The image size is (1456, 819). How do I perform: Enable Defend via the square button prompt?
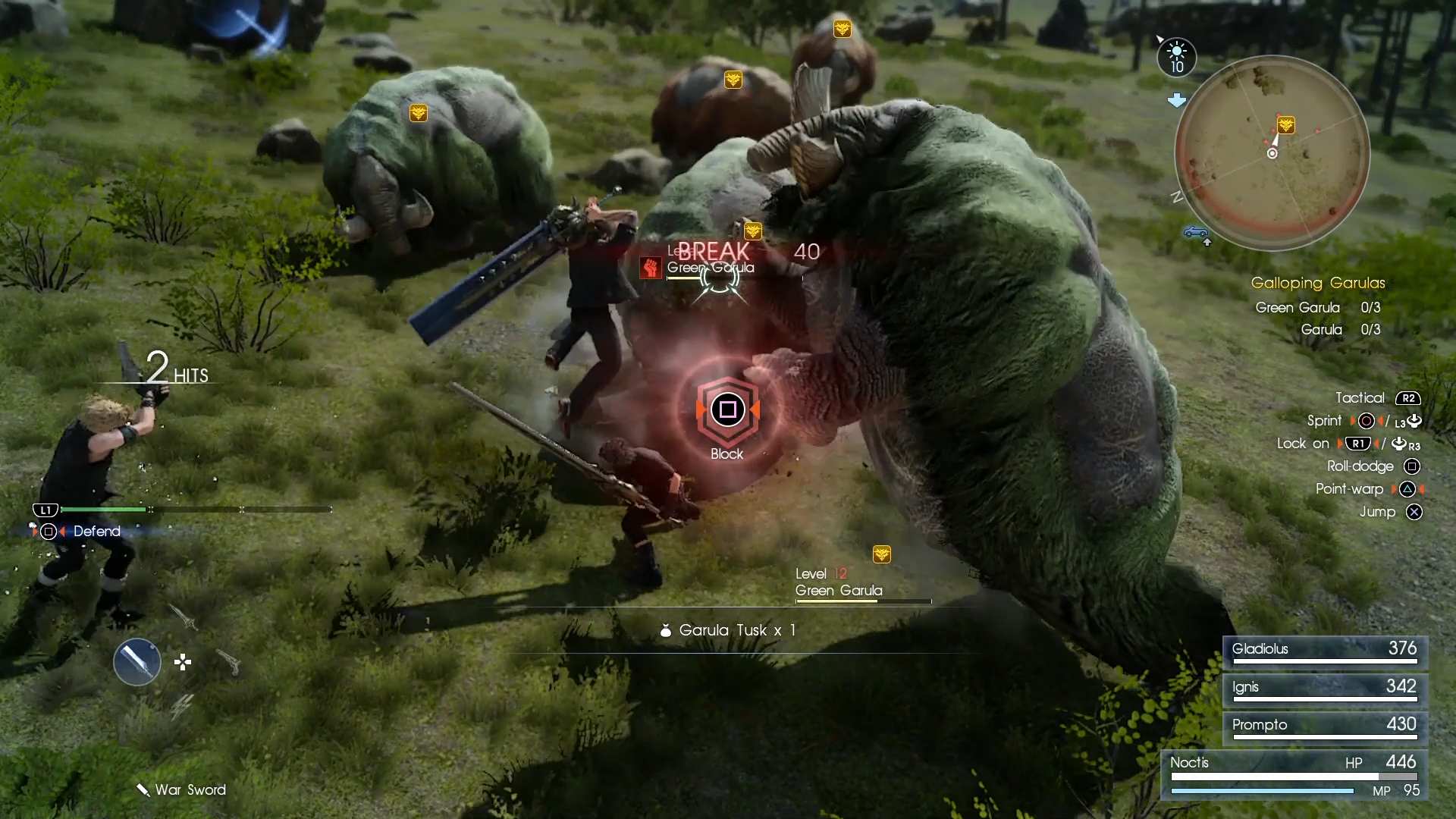coord(49,532)
